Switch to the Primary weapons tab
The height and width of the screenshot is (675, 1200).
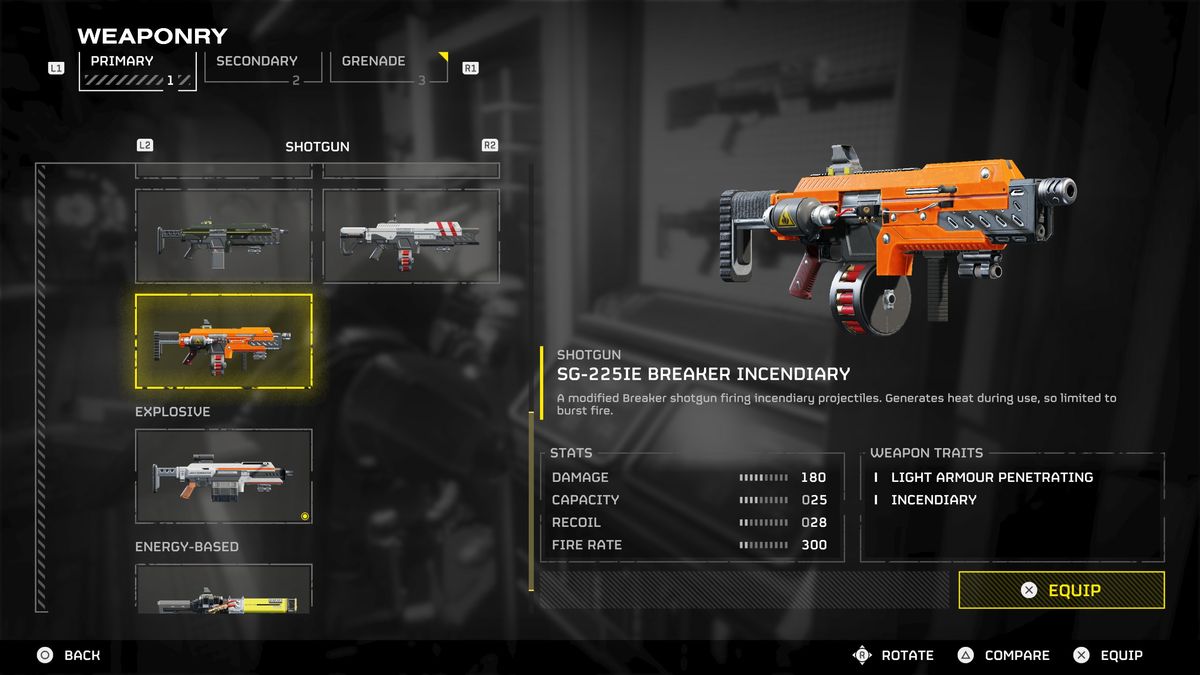point(137,70)
